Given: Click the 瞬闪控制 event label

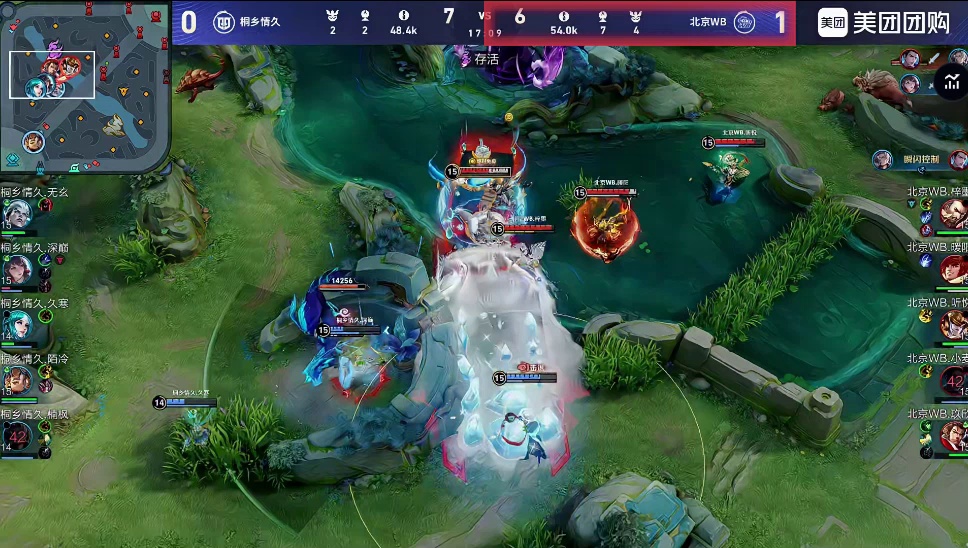Looking at the screenshot, I should tap(920, 159).
